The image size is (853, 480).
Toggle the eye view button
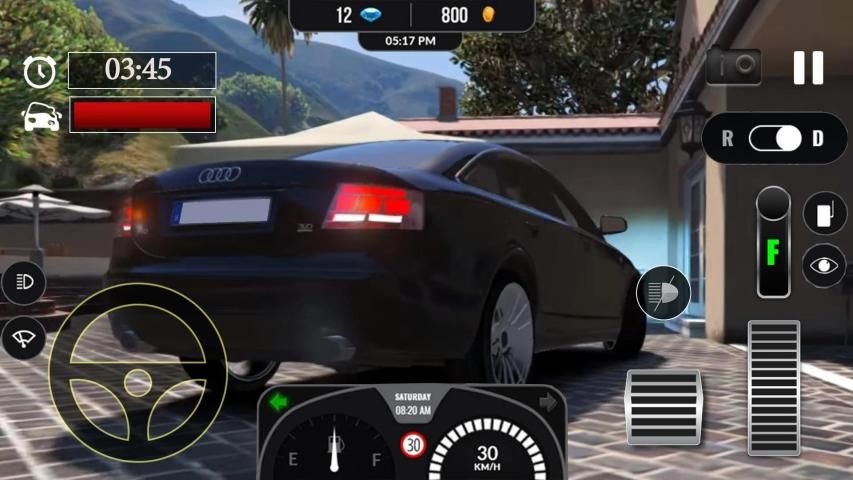824,265
